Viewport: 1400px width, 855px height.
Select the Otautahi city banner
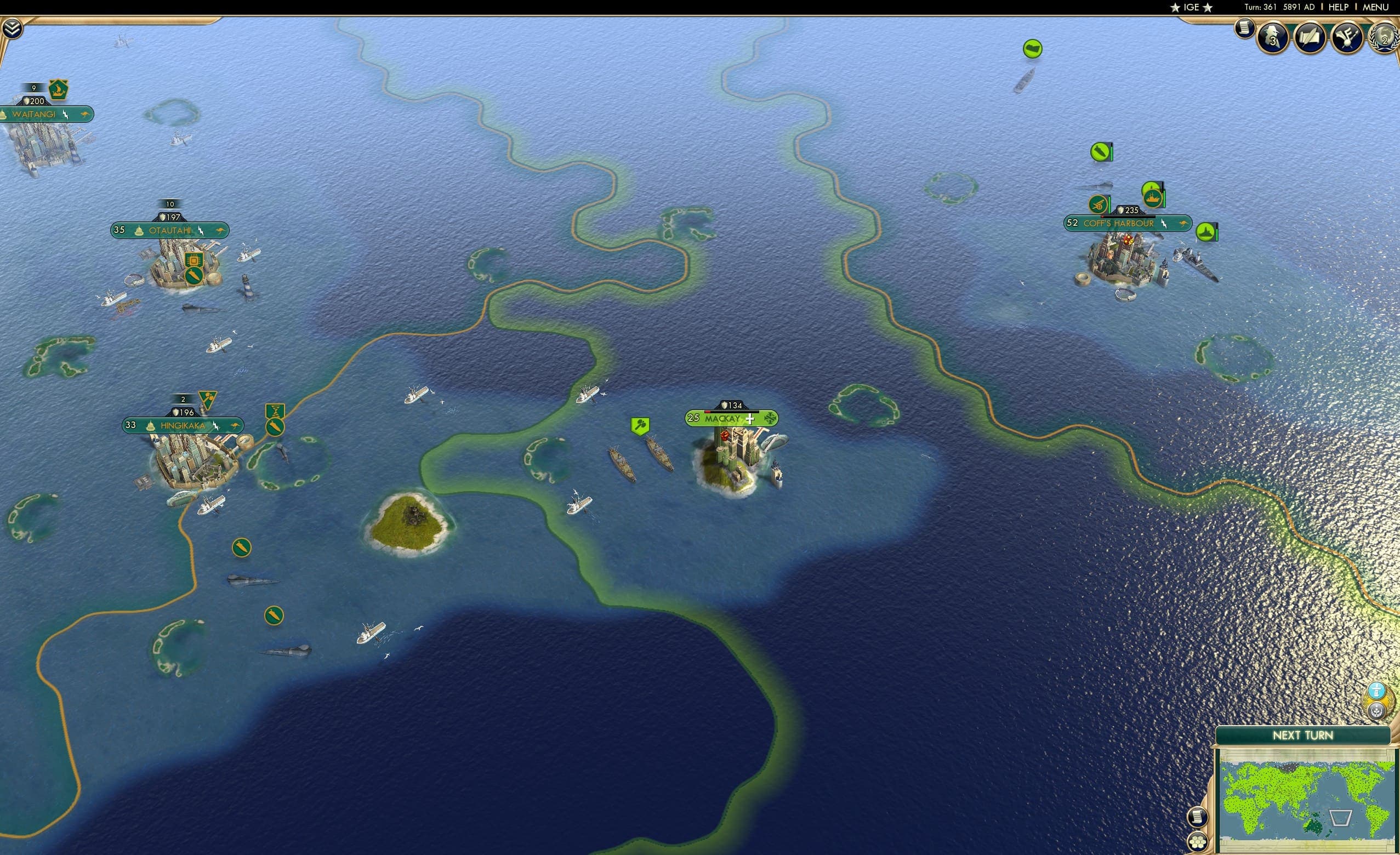pos(170,230)
